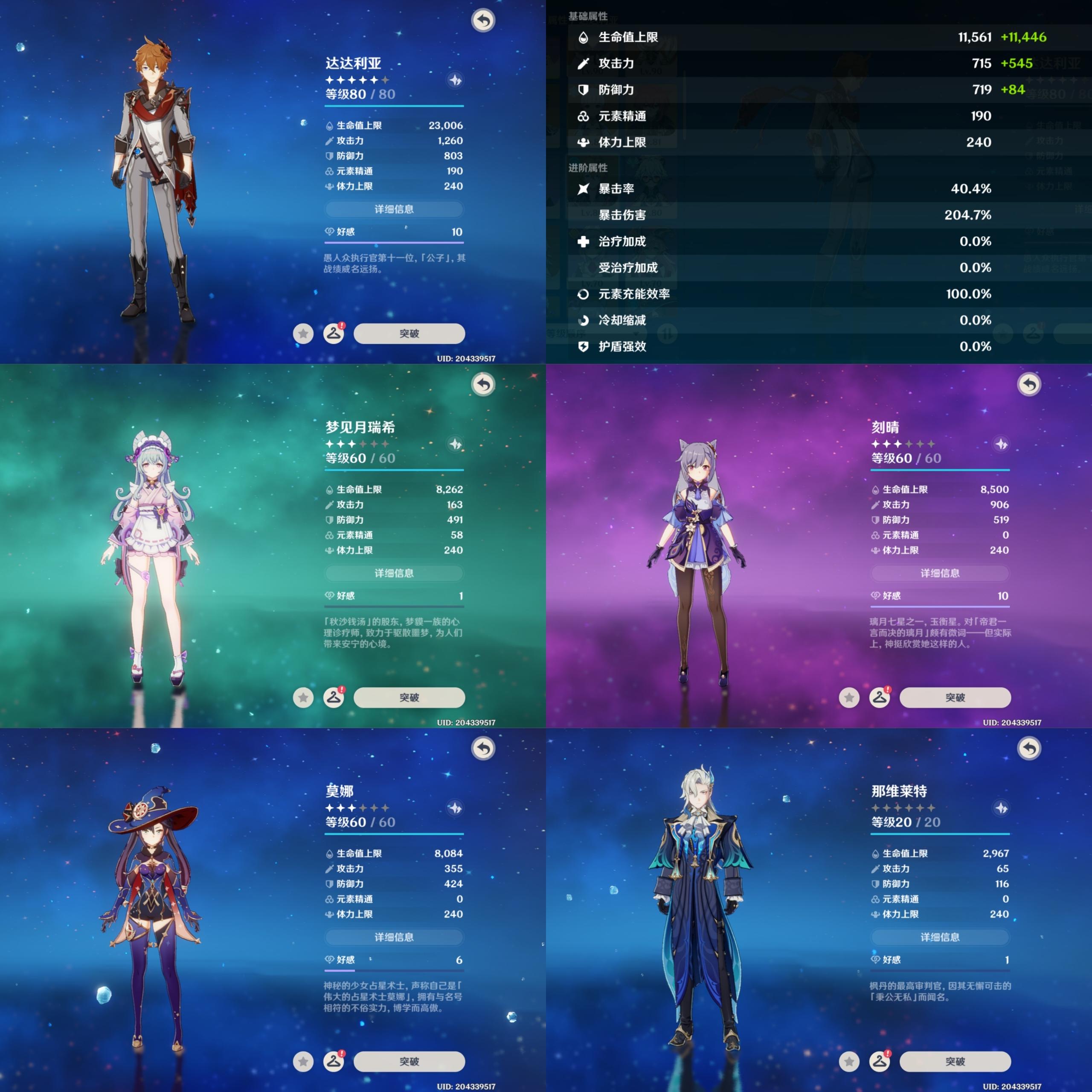Close the 达达利亚 character screen with back arrow
The height and width of the screenshot is (1092, 1092).
[x=483, y=21]
